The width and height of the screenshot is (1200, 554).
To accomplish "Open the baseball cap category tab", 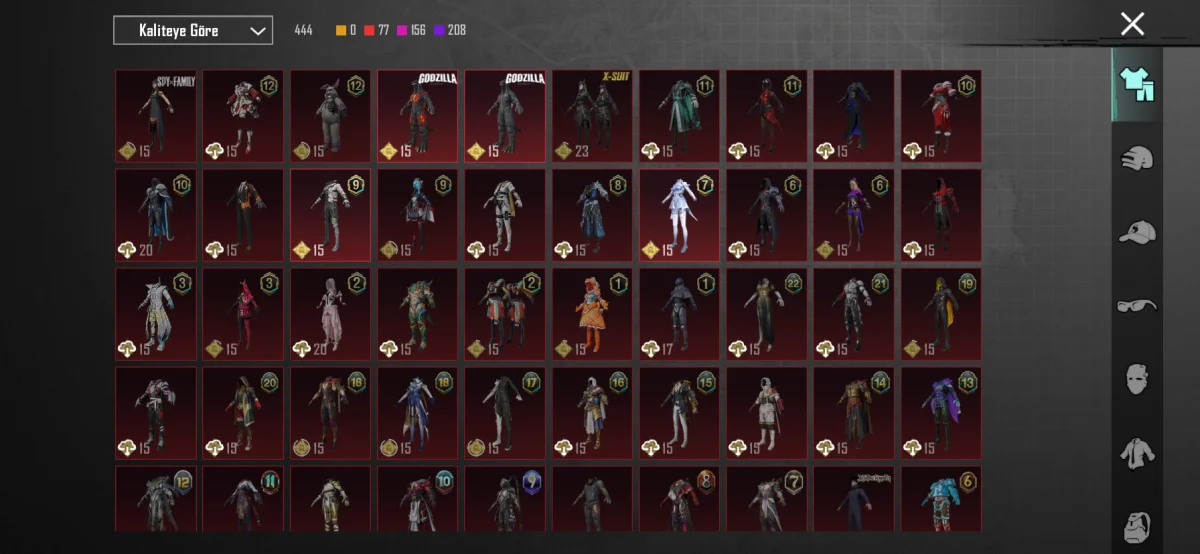I will [x=1137, y=232].
